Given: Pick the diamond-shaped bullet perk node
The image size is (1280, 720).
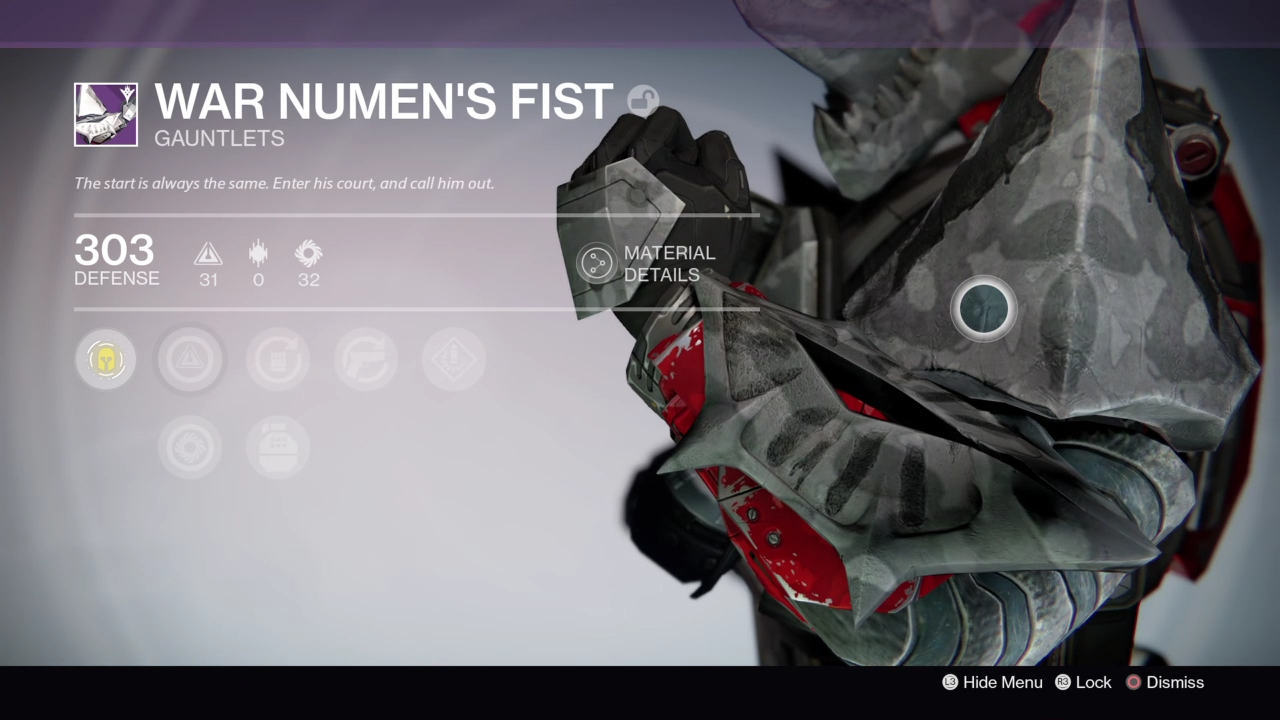Looking at the screenshot, I should pyautogui.click(x=454, y=359).
